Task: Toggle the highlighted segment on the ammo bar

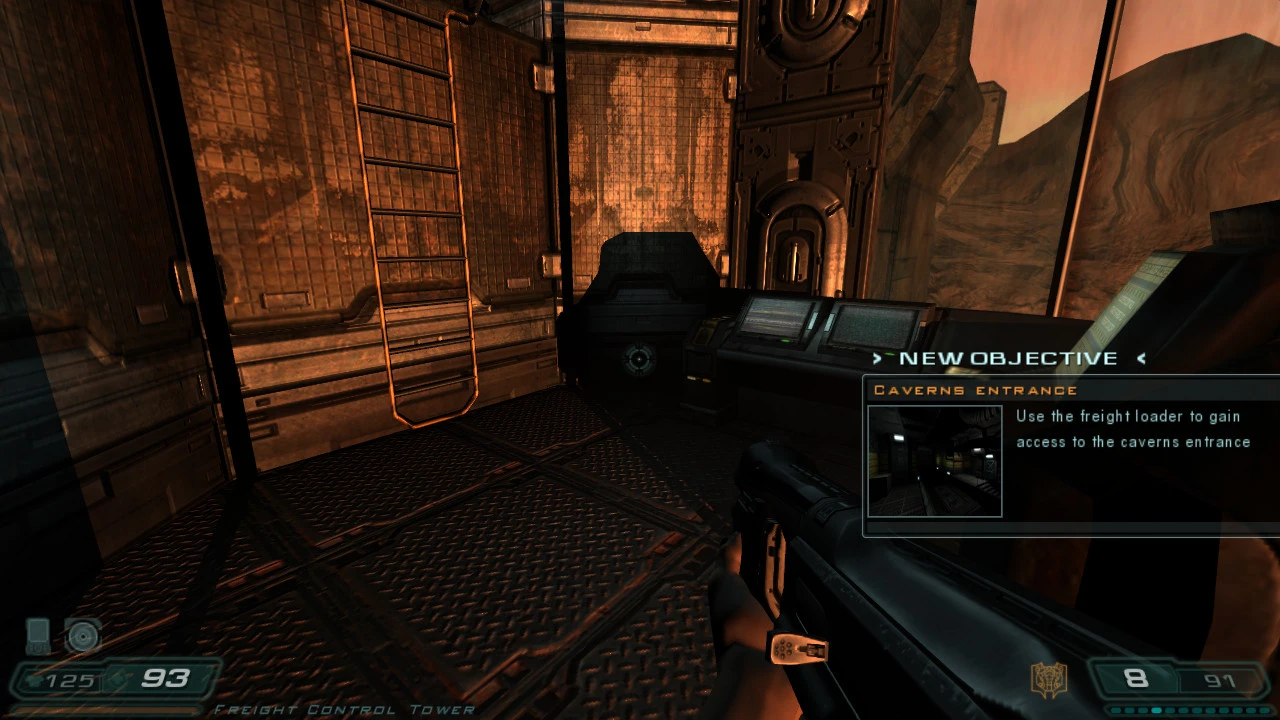Action: 1156,710
